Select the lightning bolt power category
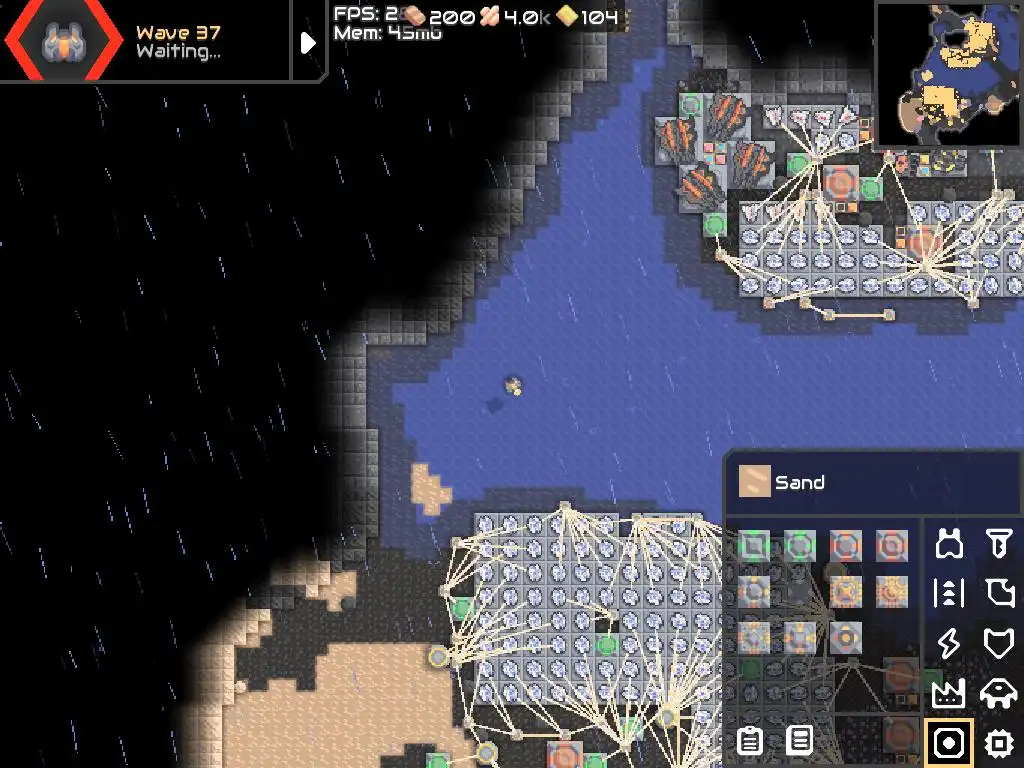The image size is (1024, 768). point(948,643)
